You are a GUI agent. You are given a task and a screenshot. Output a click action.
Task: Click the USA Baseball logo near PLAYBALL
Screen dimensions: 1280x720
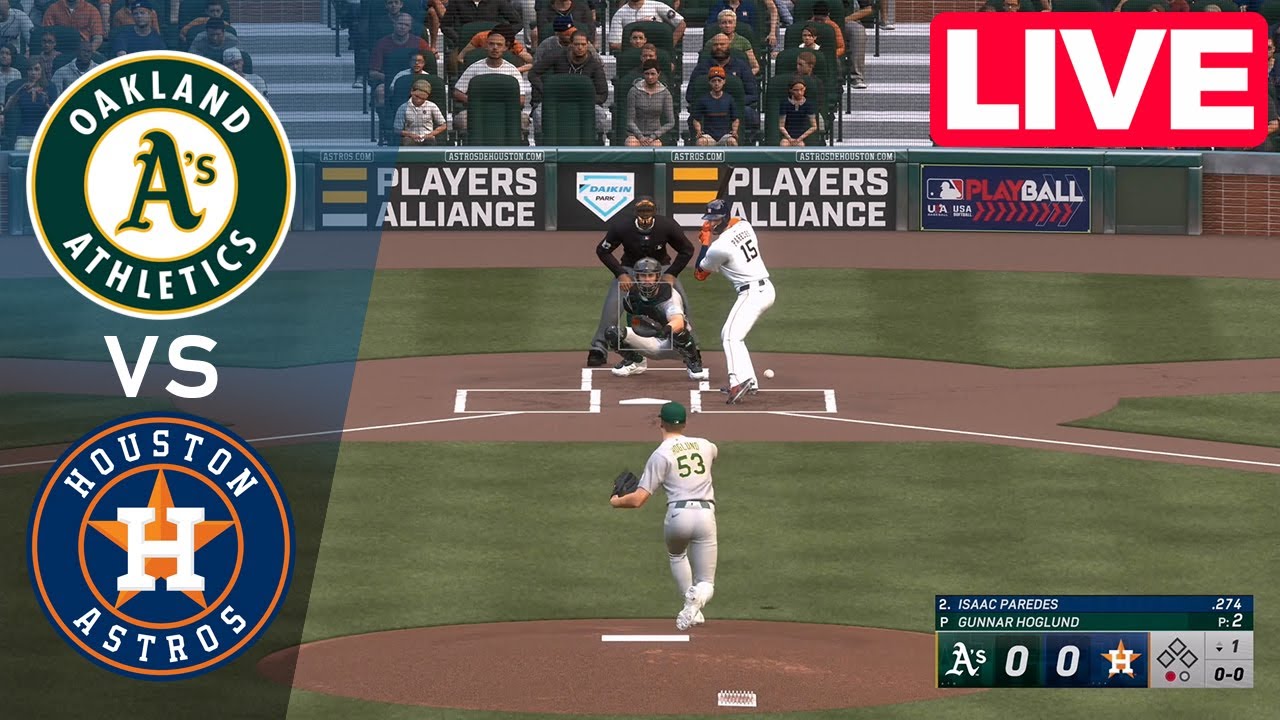click(x=938, y=209)
